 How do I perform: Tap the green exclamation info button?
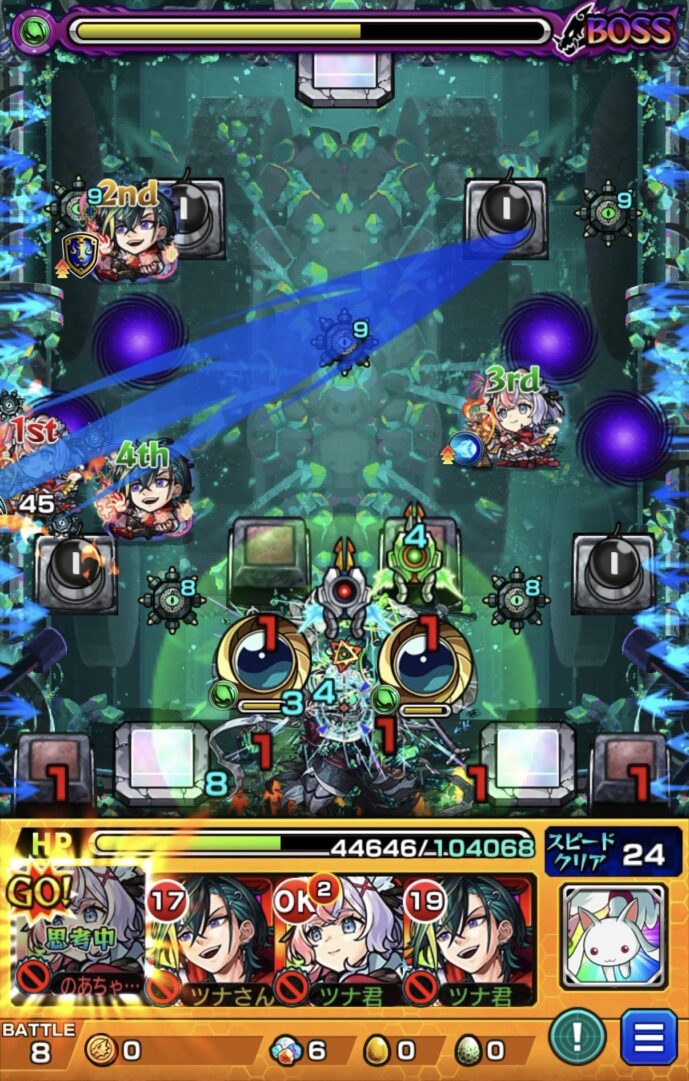(577, 1037)
